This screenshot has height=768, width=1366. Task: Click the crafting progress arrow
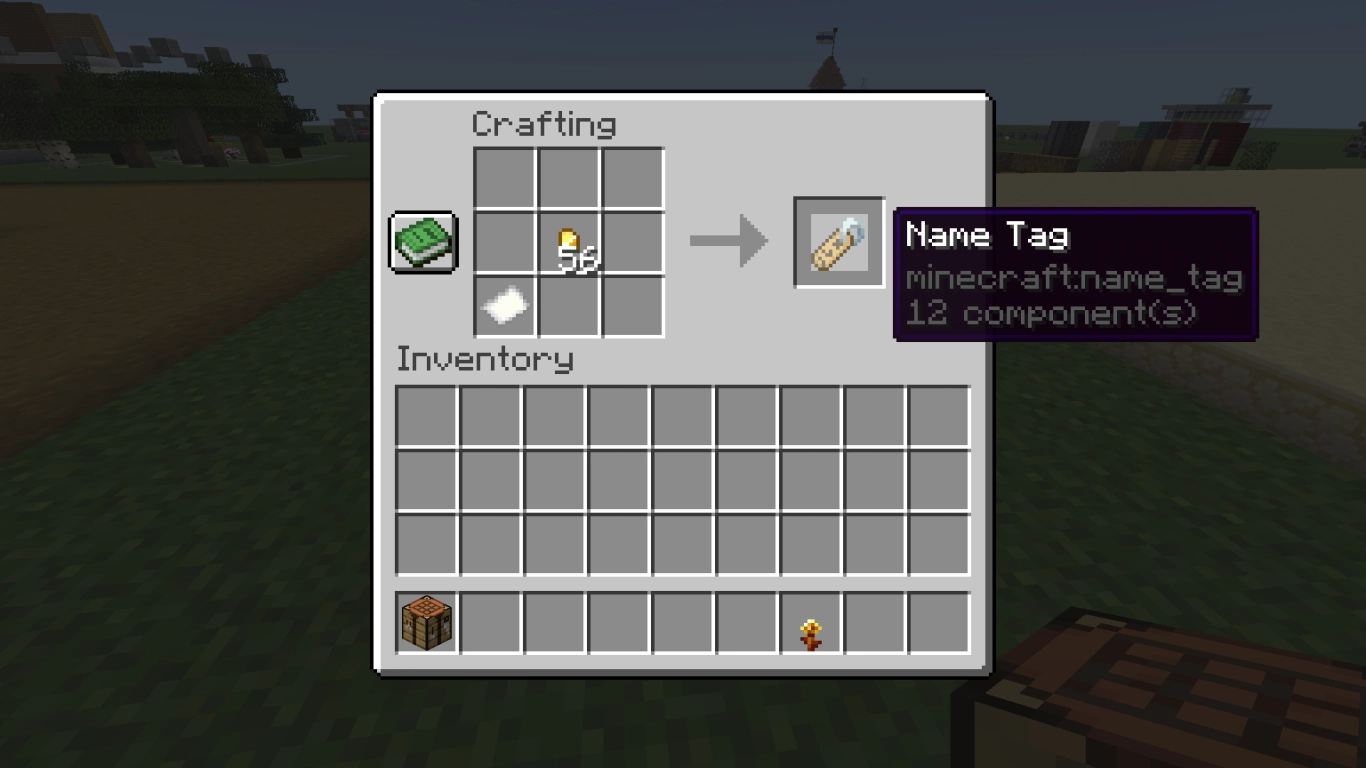point(727,240)
